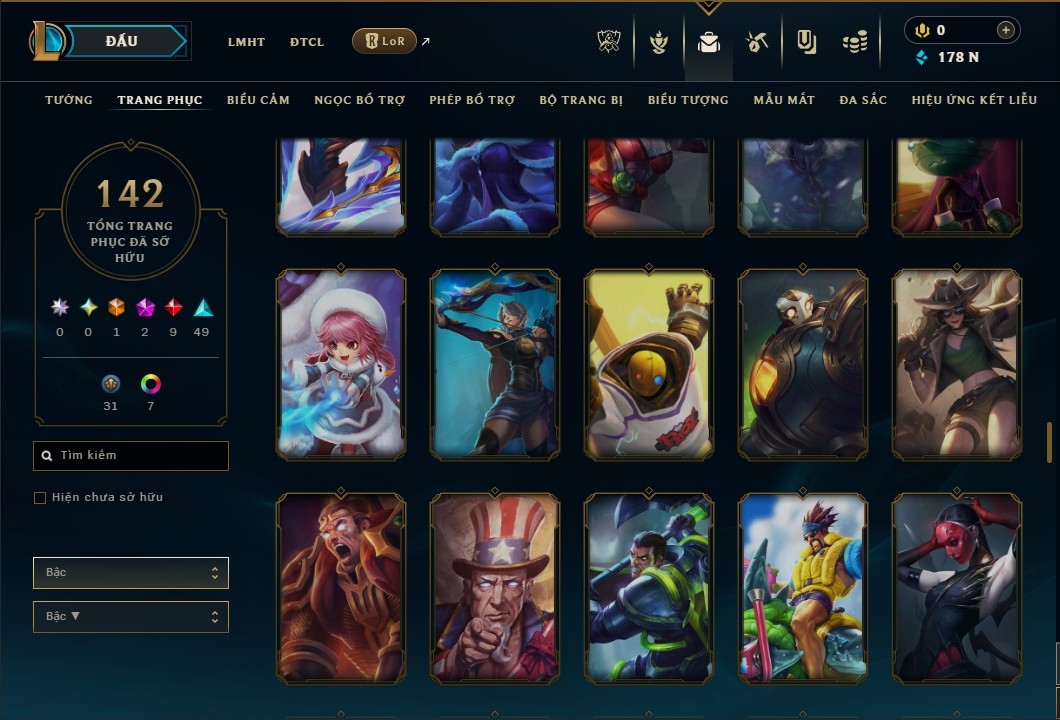Open the coin stack store icon

coord(854,42)
